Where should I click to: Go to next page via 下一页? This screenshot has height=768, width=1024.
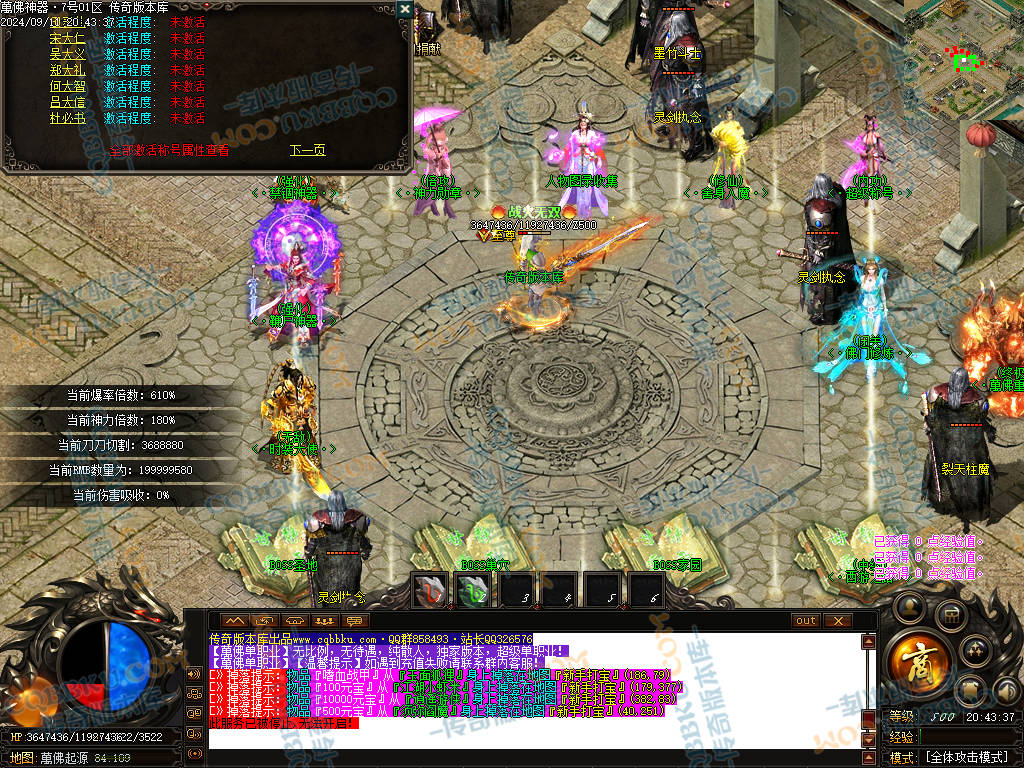pyautogui.click(x=307, y=151)
